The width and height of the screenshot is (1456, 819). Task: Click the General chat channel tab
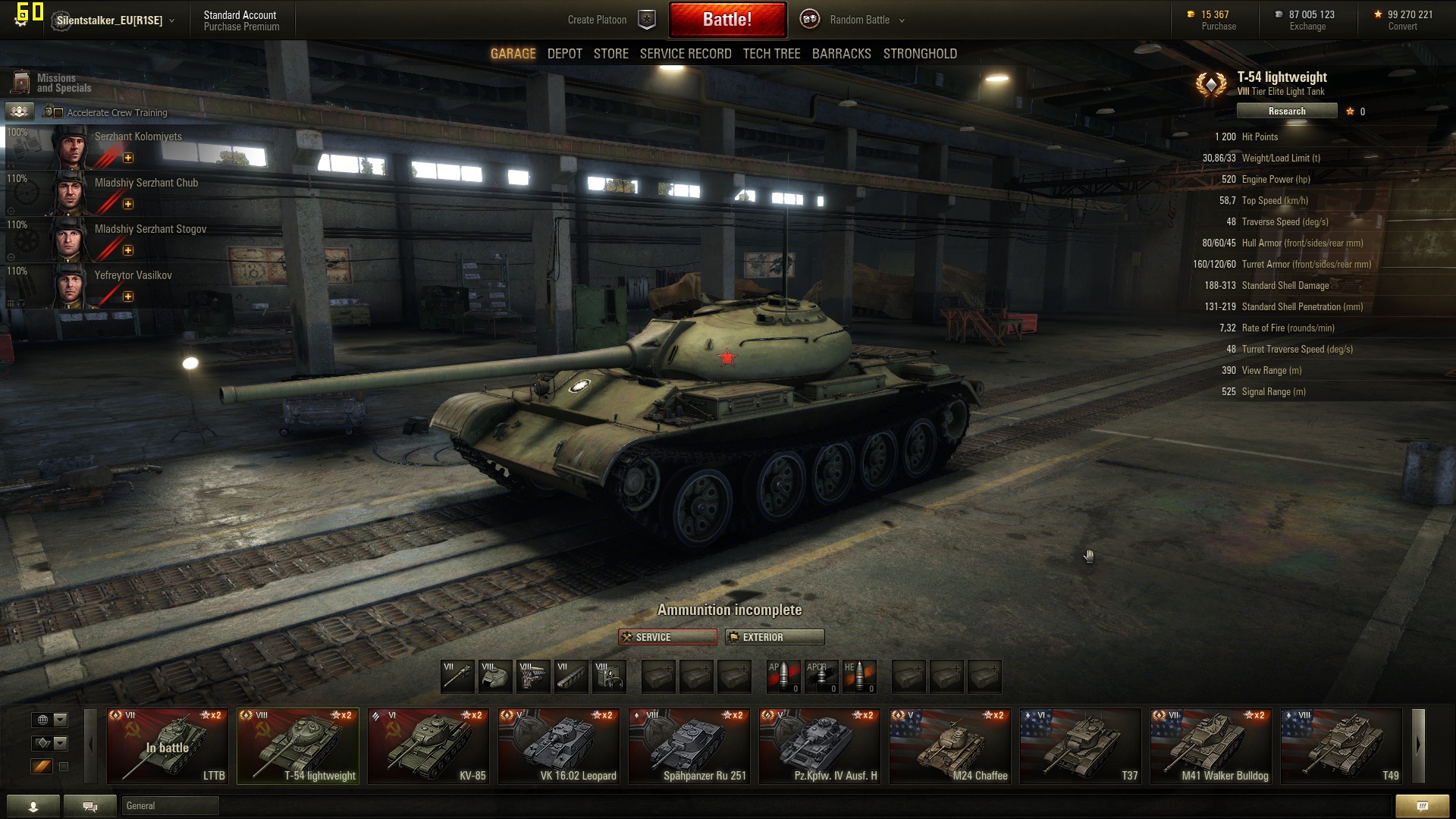tap(170, 806)
